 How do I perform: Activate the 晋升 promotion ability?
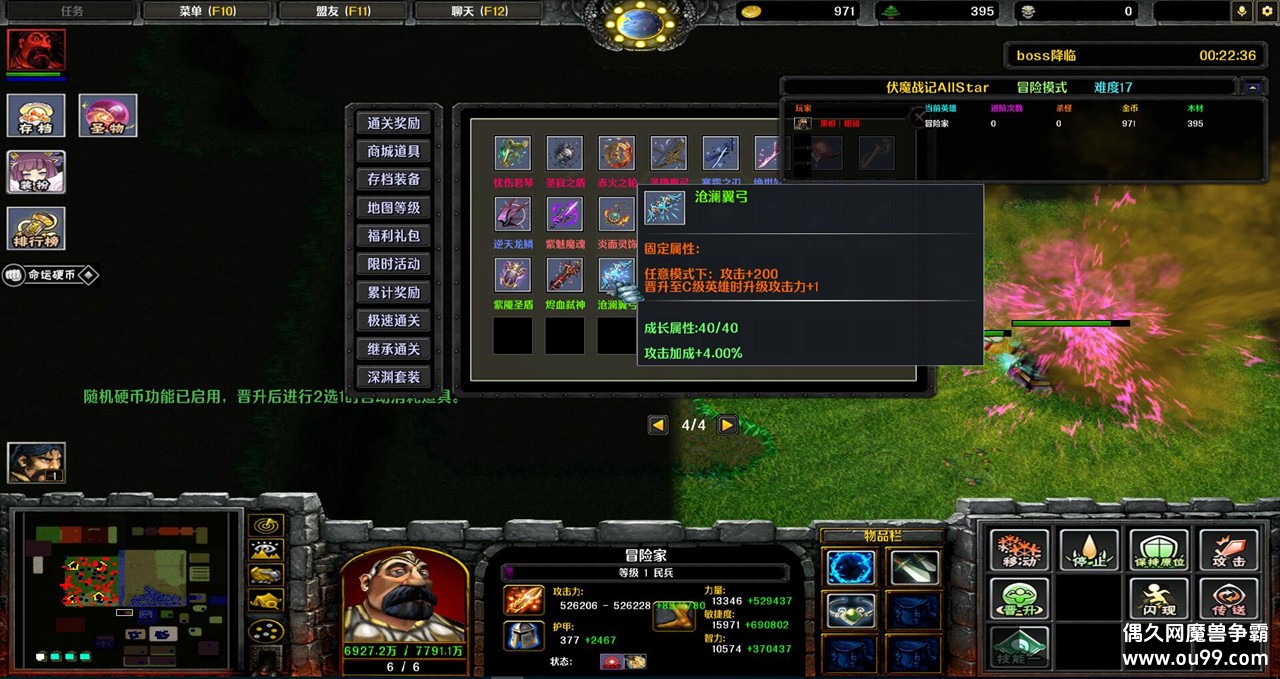(1019, 599)
